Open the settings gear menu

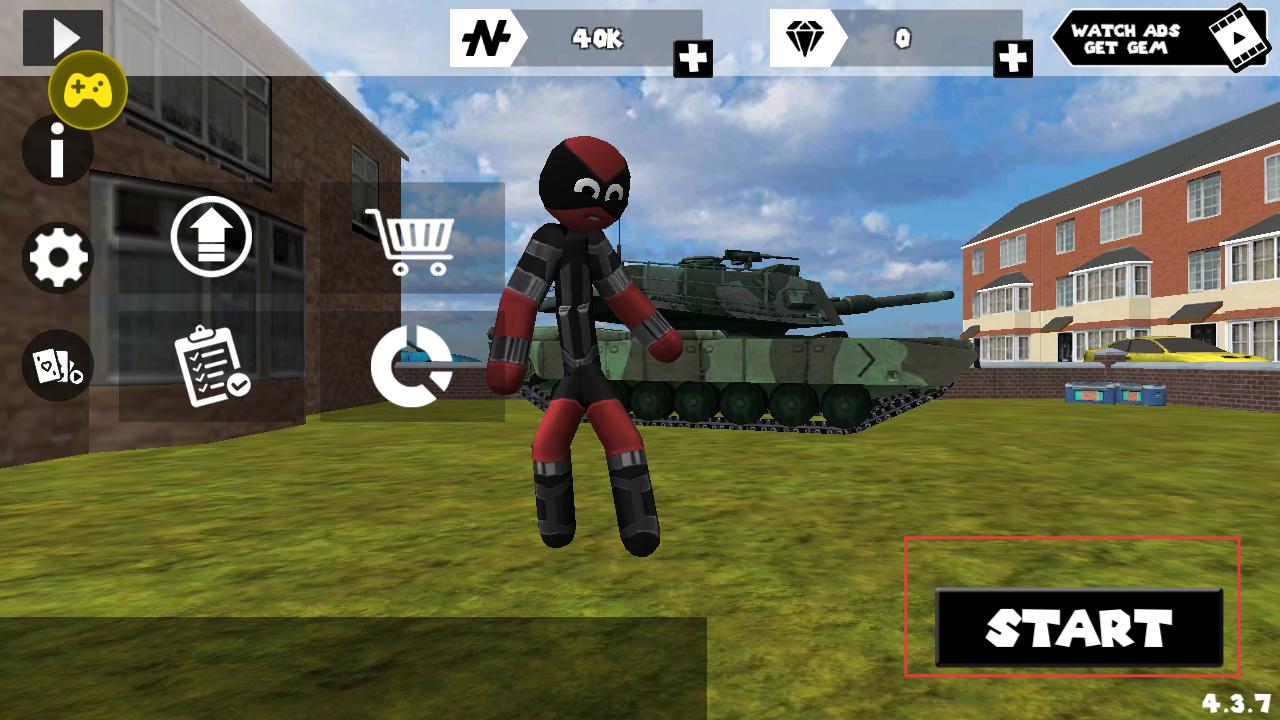[58, 258]
